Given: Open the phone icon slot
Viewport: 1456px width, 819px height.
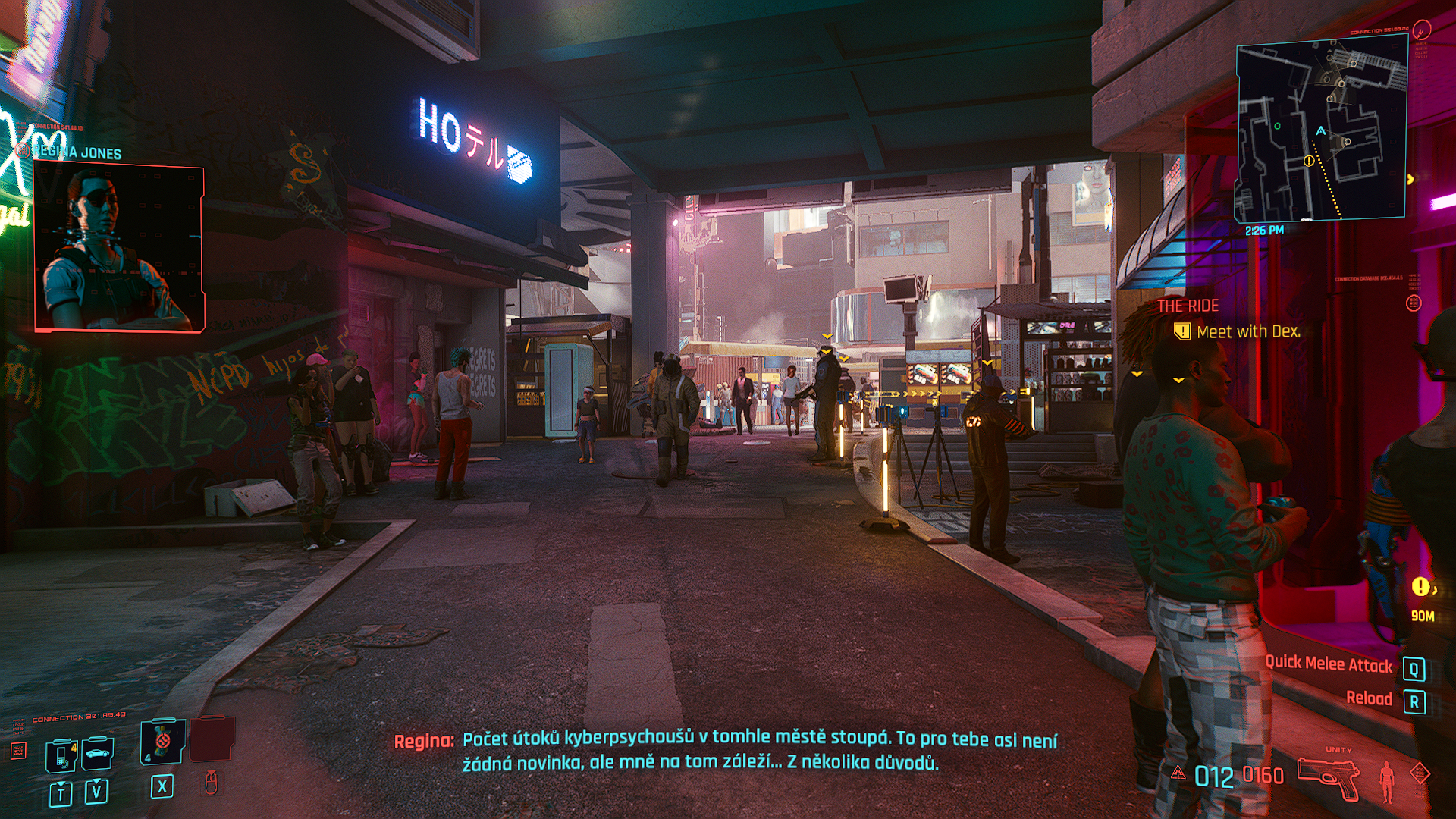Looking at the screenshot, I should [x=61, y=755].
